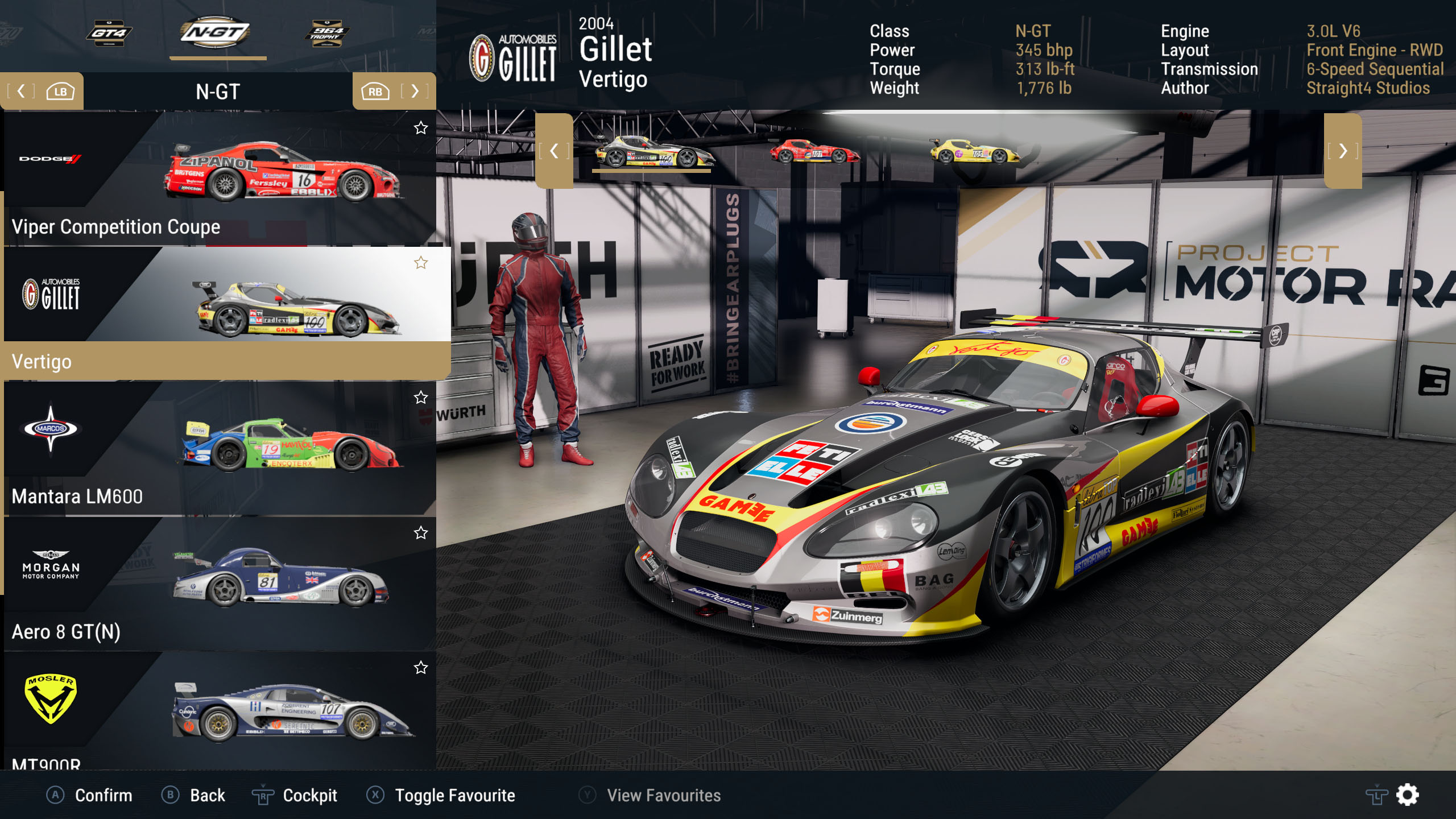Show more liveries with right arrow

click(1342, 151)
